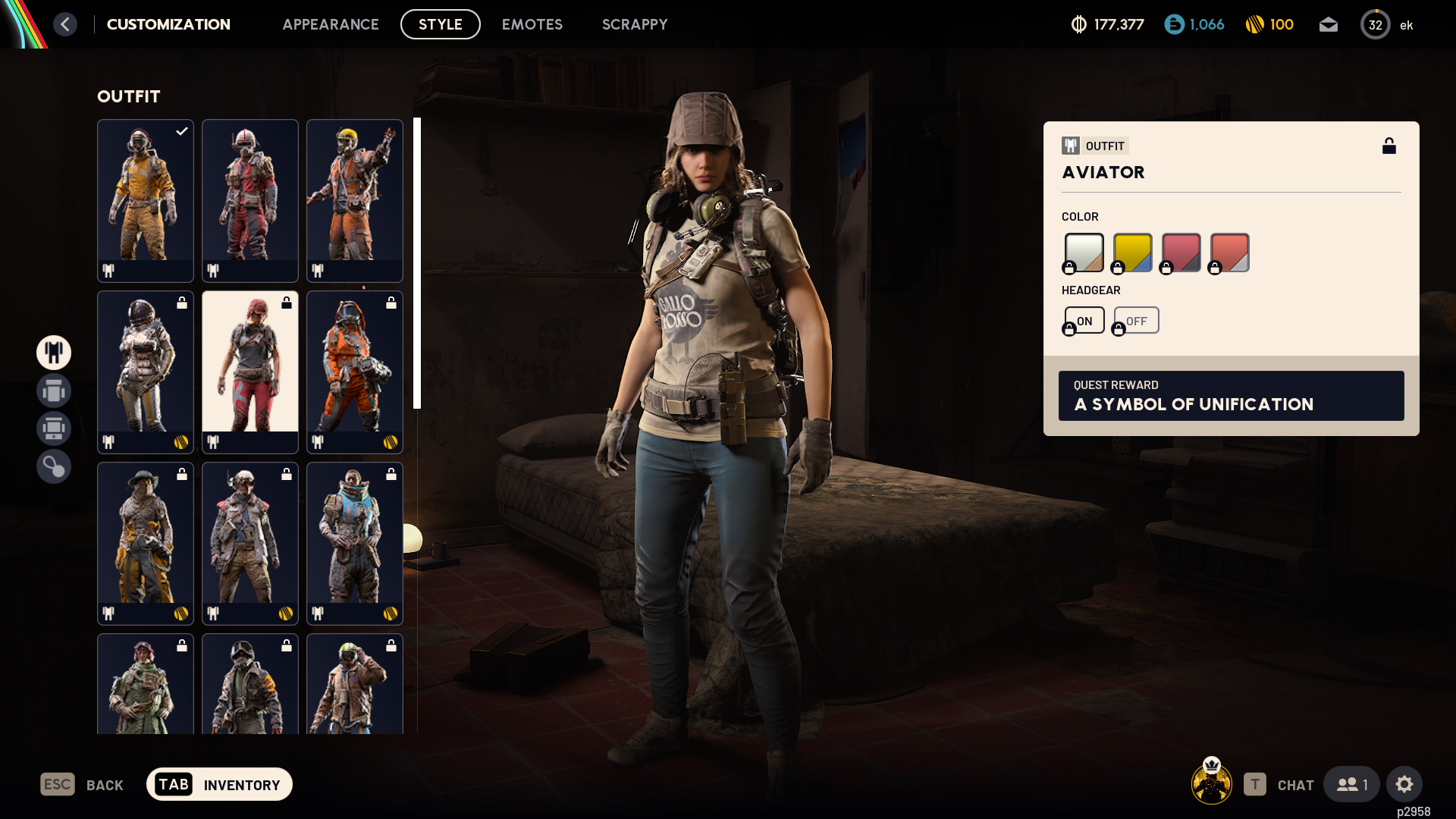Turn headgear ON
This screenshot has height=819, width=1456.
[x=1084, y=321]
